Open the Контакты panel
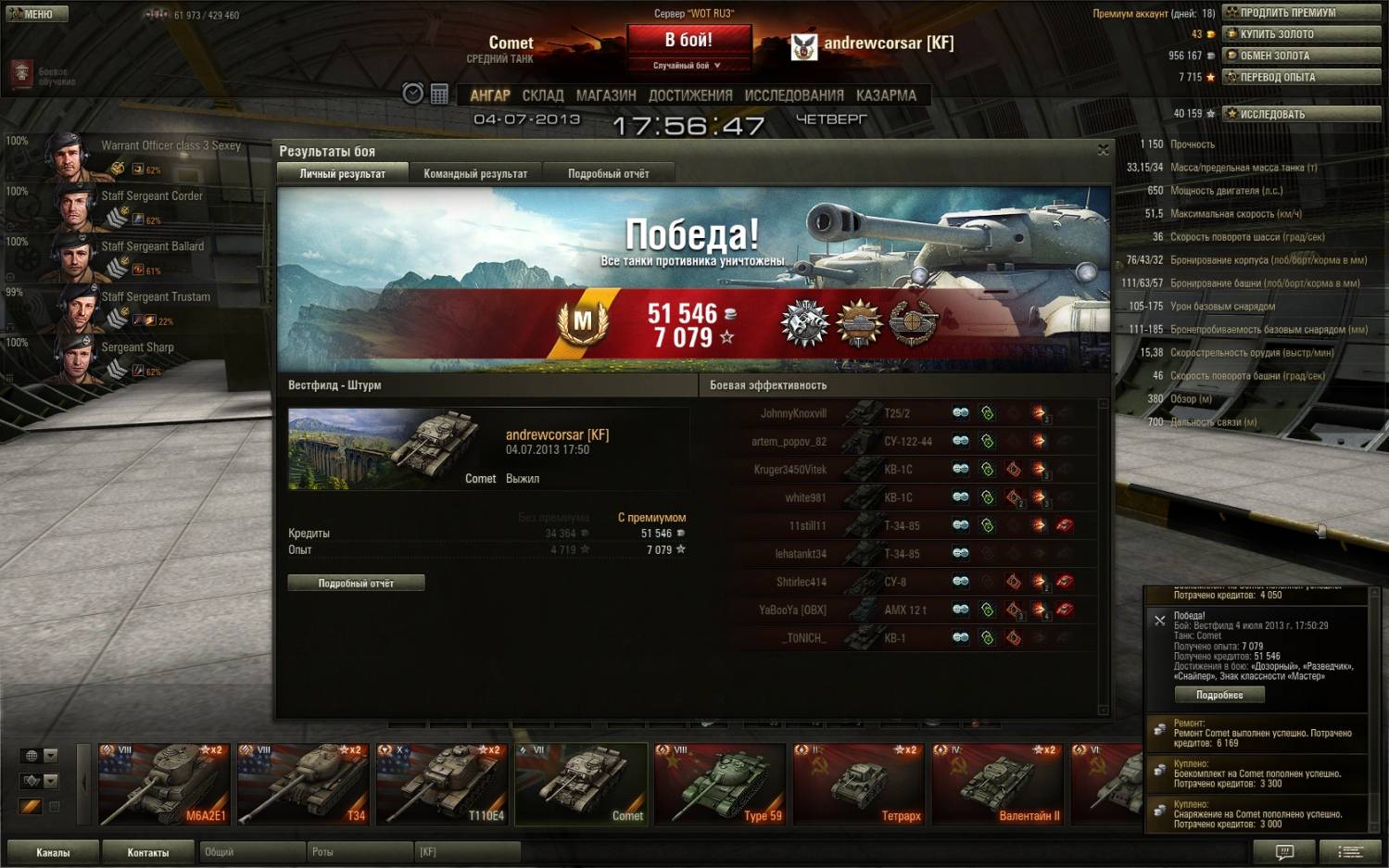Screen dimensions: 1389x868 pyautogui.click(x=147, y=852)
